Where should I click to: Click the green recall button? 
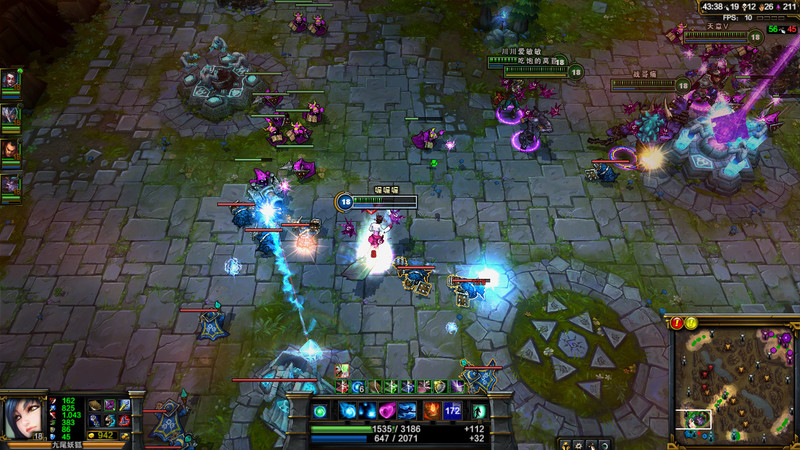point(479,411)
